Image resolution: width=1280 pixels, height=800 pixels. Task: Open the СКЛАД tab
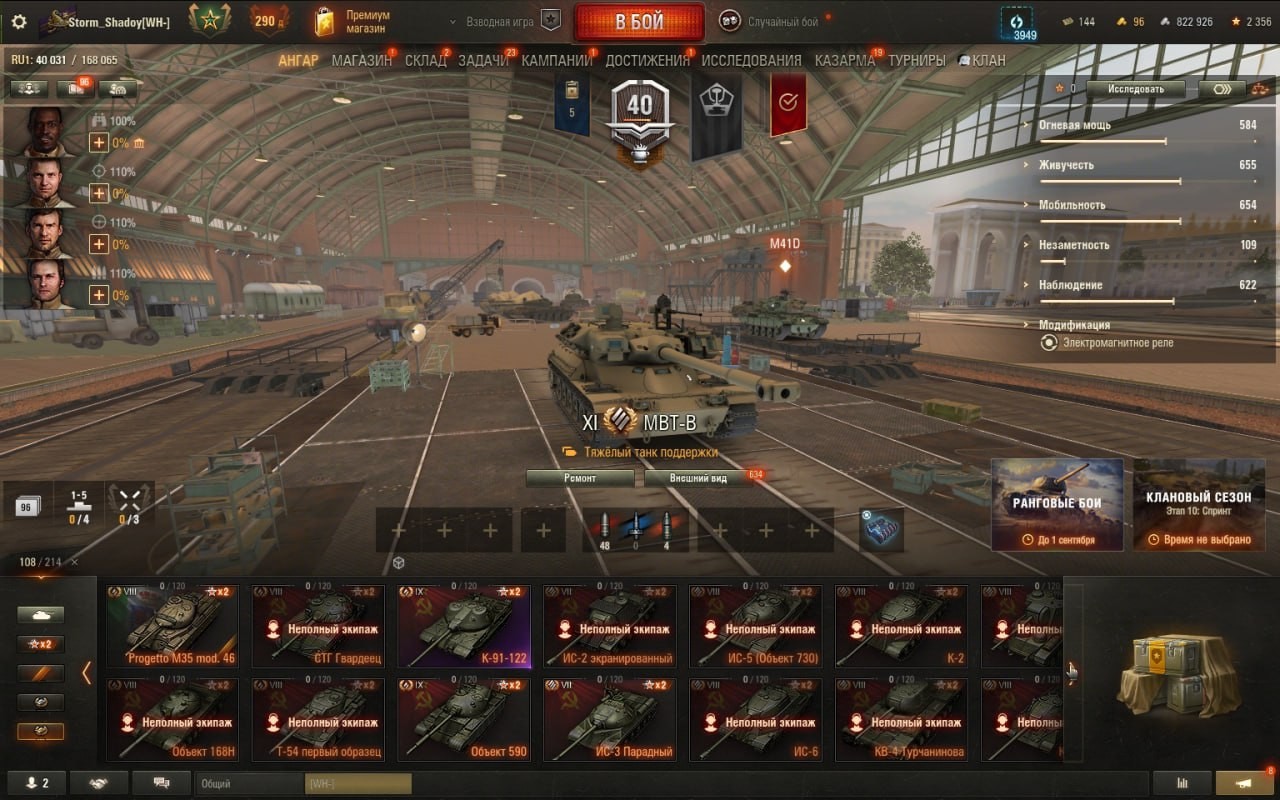[x=425, y=60]
